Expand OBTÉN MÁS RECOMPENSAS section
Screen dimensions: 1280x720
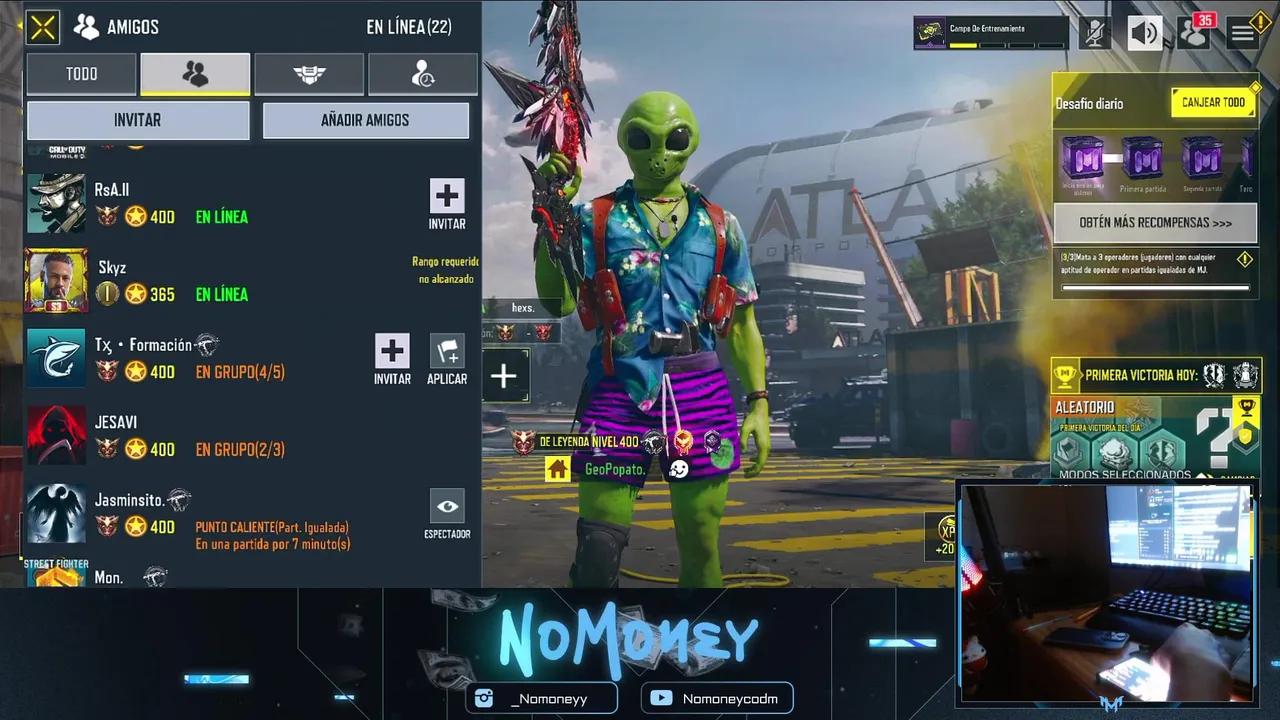pos(1155,223)
